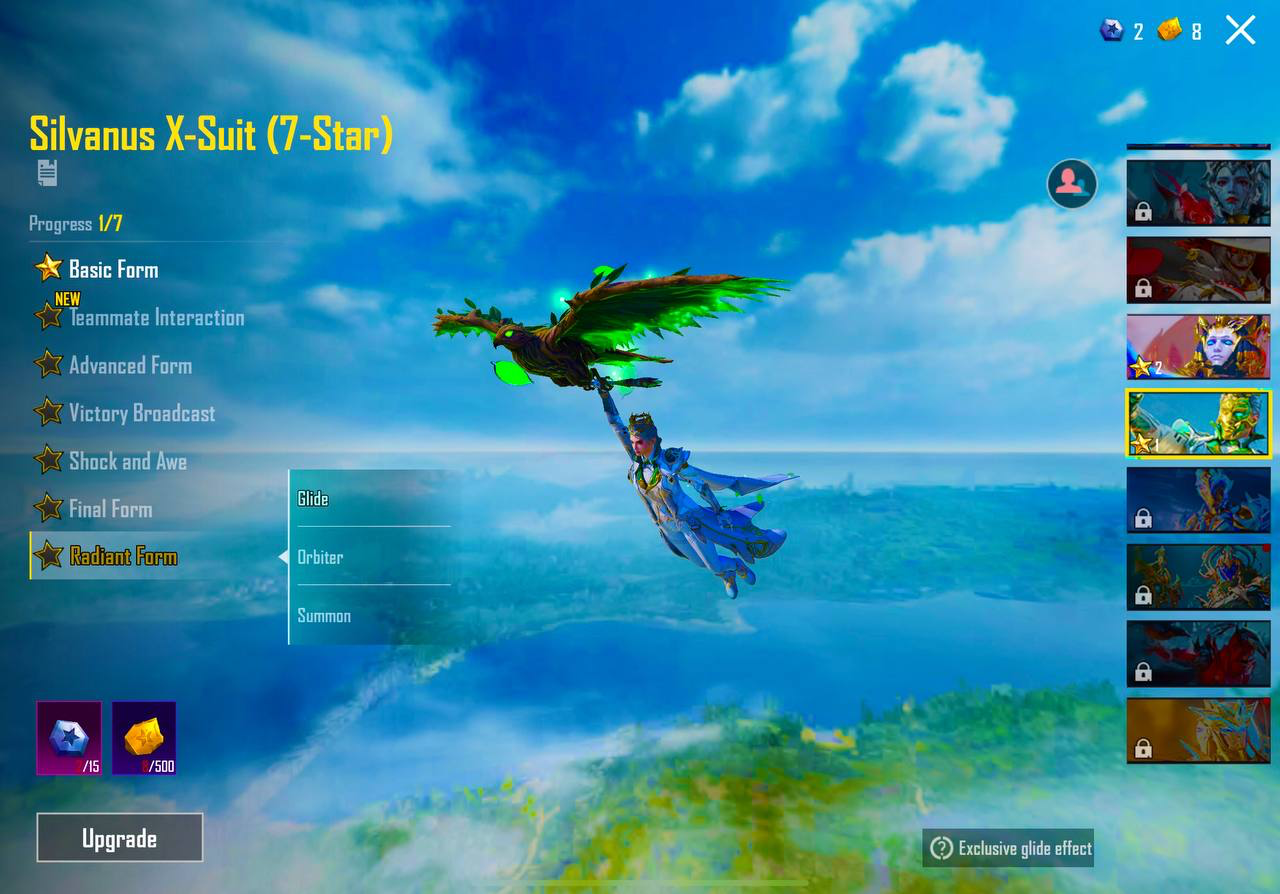The image size is (1280, 894).
Task: View the Shock and Awe stage
Action: (127, 461)
